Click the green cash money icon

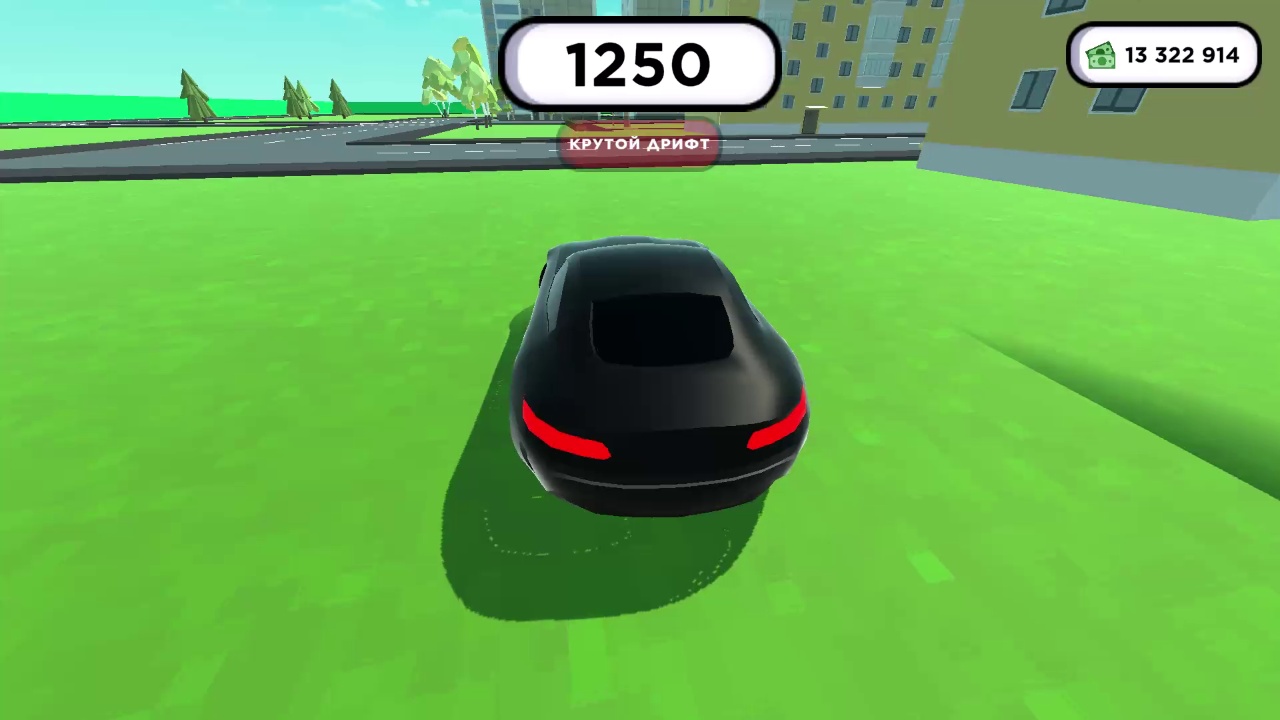coord(1101,55)
